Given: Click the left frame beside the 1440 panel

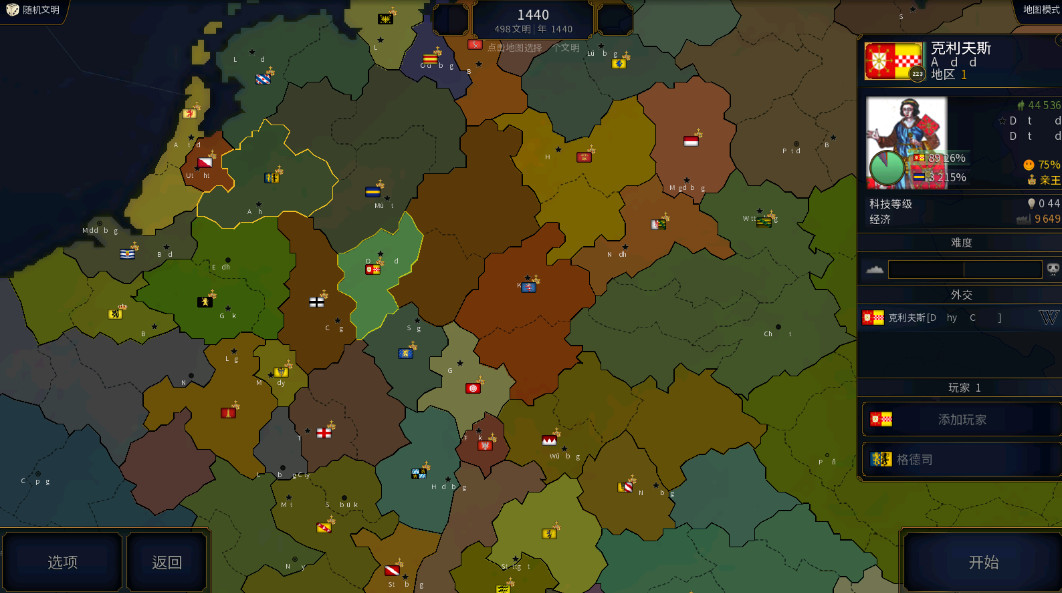Looking at the screenshot, I should pos(450,19).
